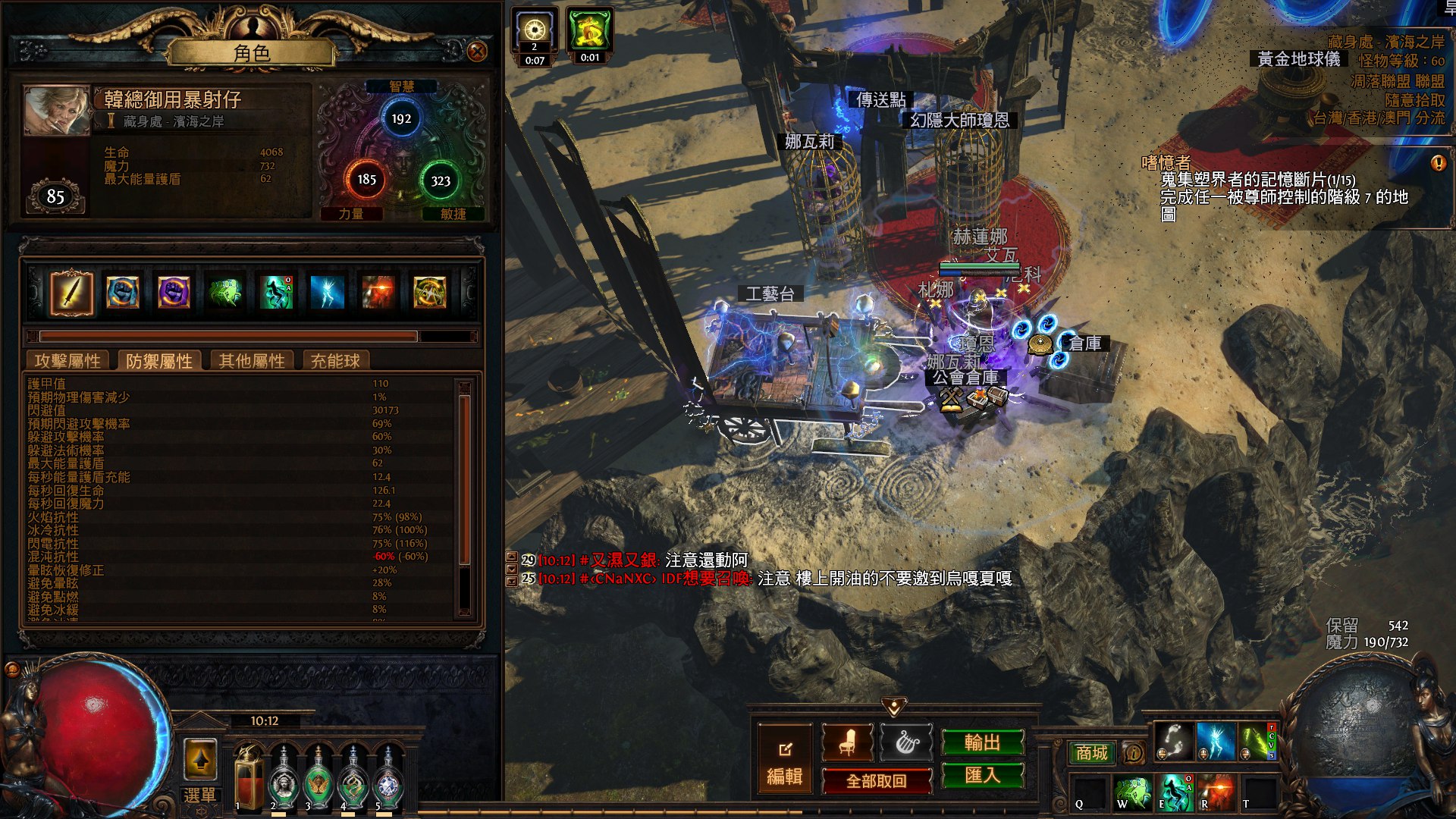Choose the lightning skill icon in character panel
This screenshot has height=819, width=1456.
click(x=327, y=293)
